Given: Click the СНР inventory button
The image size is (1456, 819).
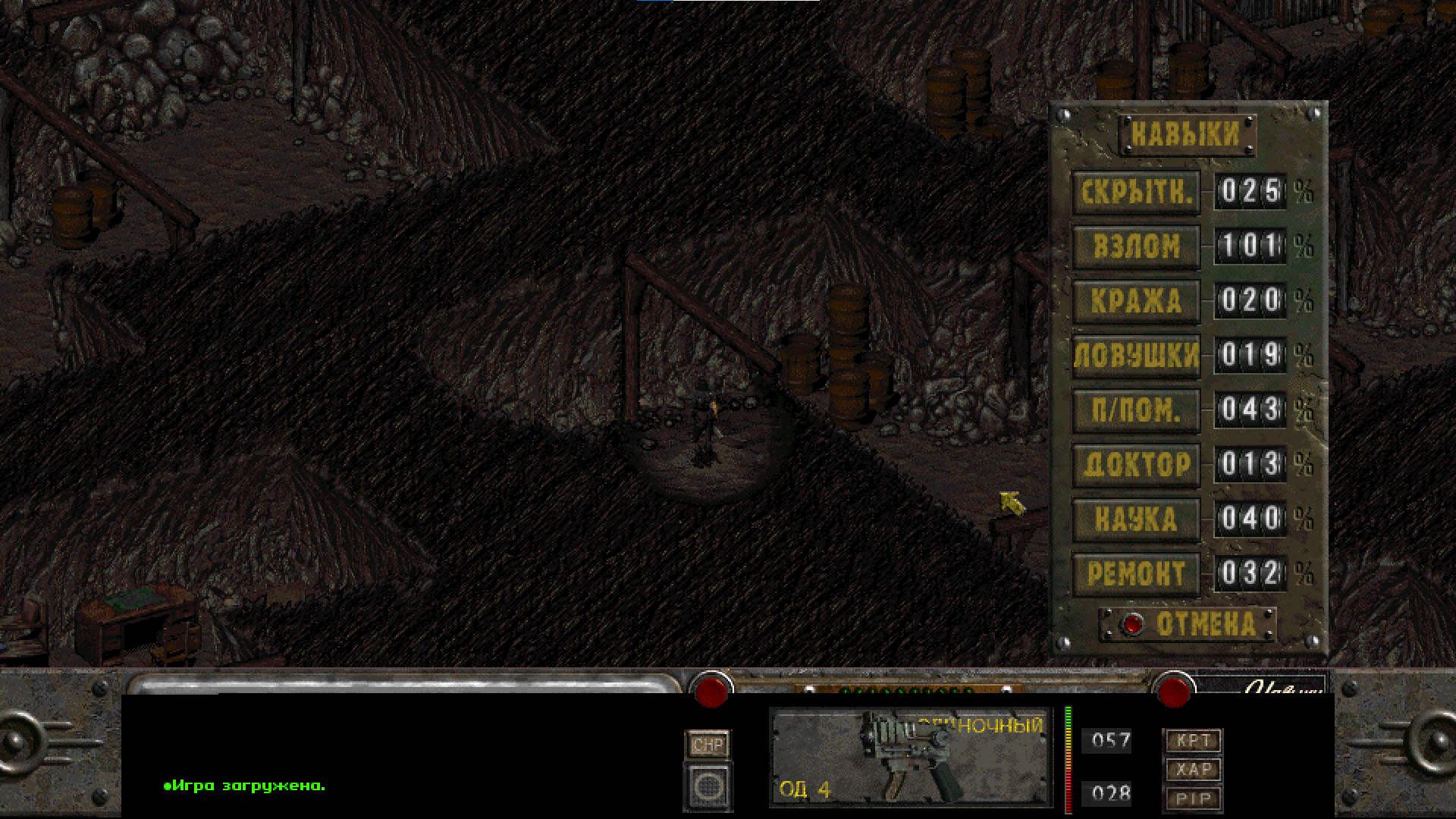Looking at the screenshot, I should point(708,745).
